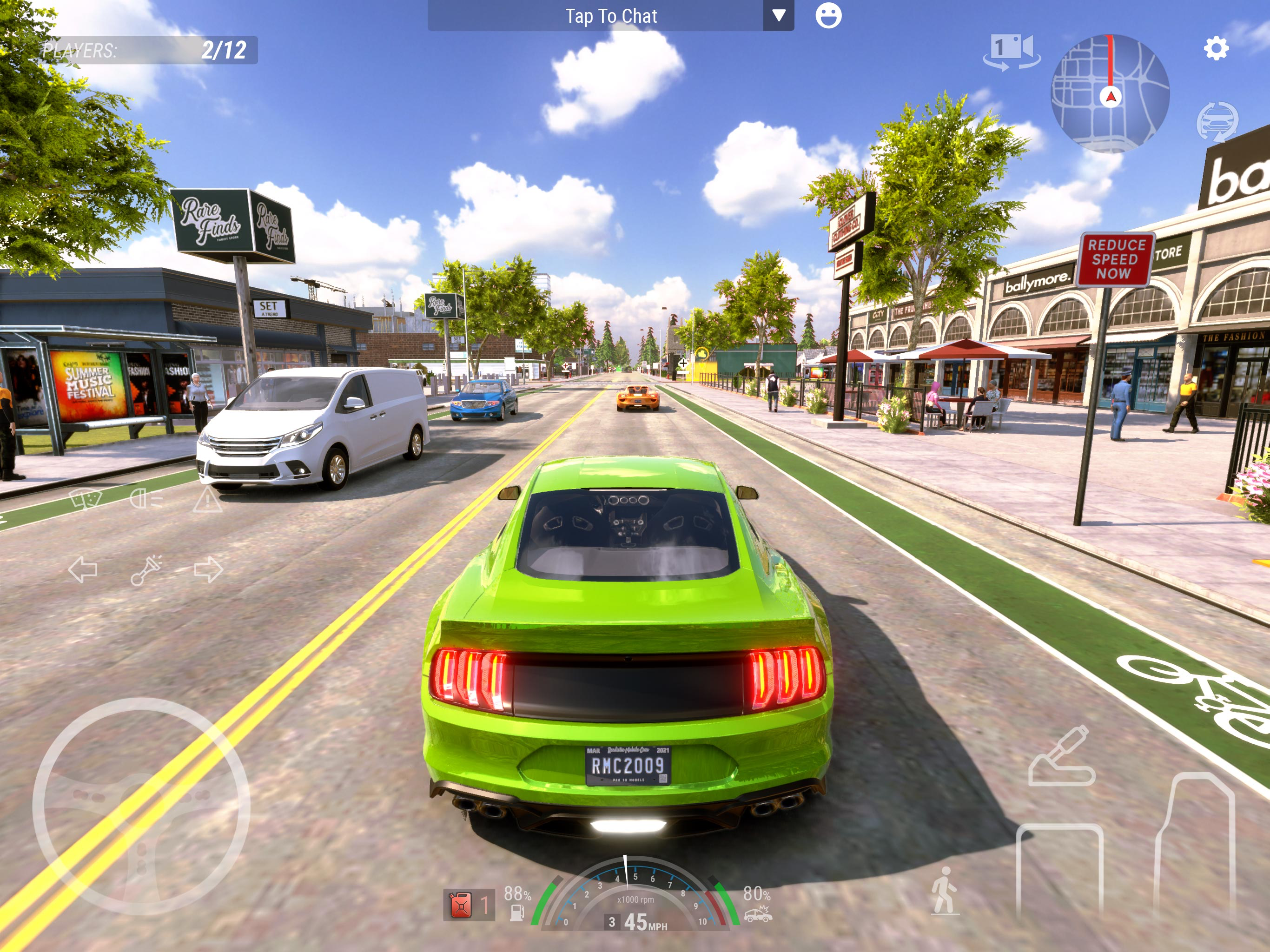
Task: Pull the handbrake lever icon
Action: pyautogui.click(x=1060, y=757)
